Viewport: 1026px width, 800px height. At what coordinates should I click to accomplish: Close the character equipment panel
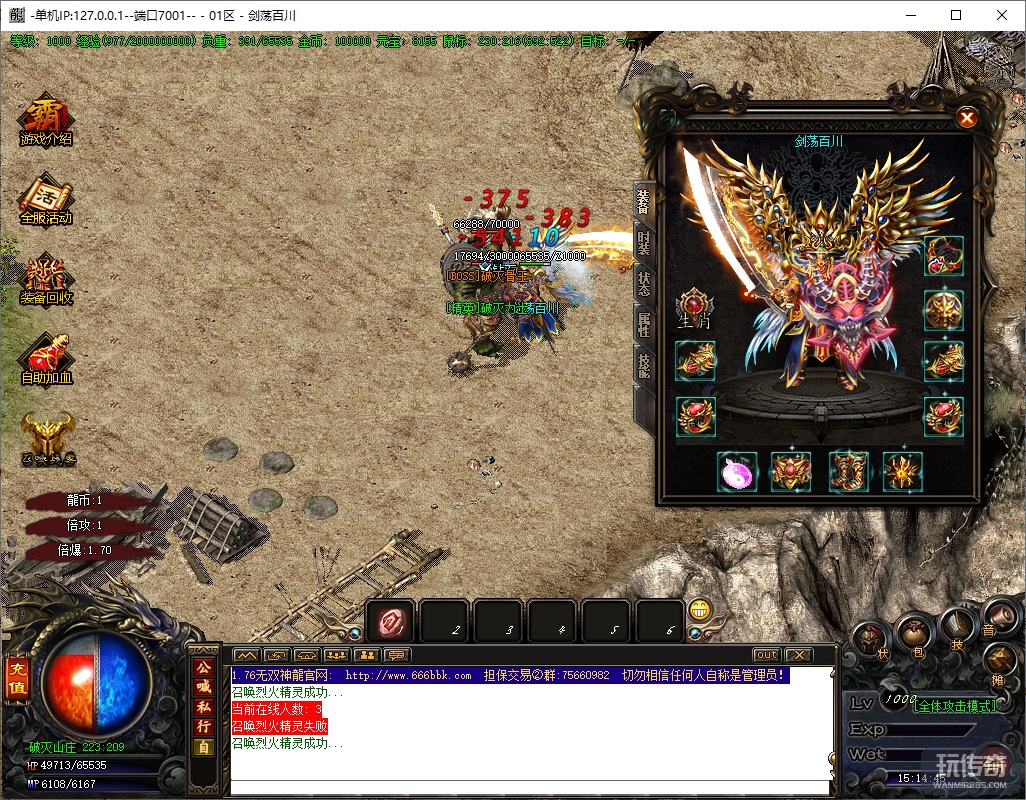click(x=967, y=118)
